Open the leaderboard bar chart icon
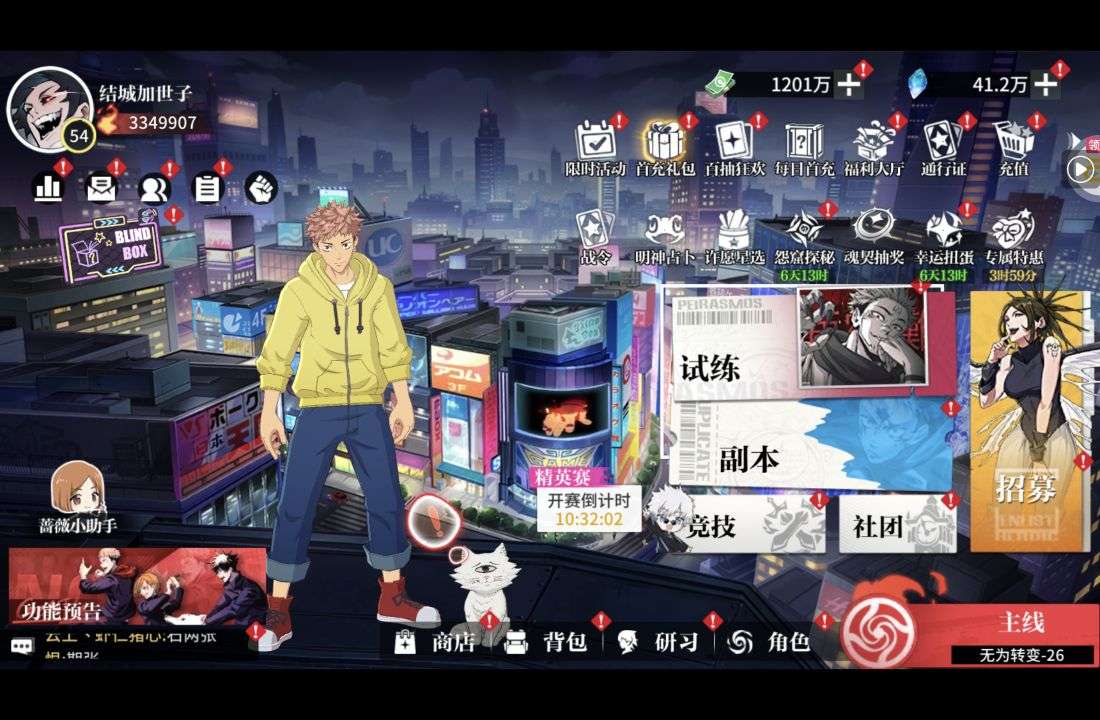1100x720 pixels. tap(47, 187)
